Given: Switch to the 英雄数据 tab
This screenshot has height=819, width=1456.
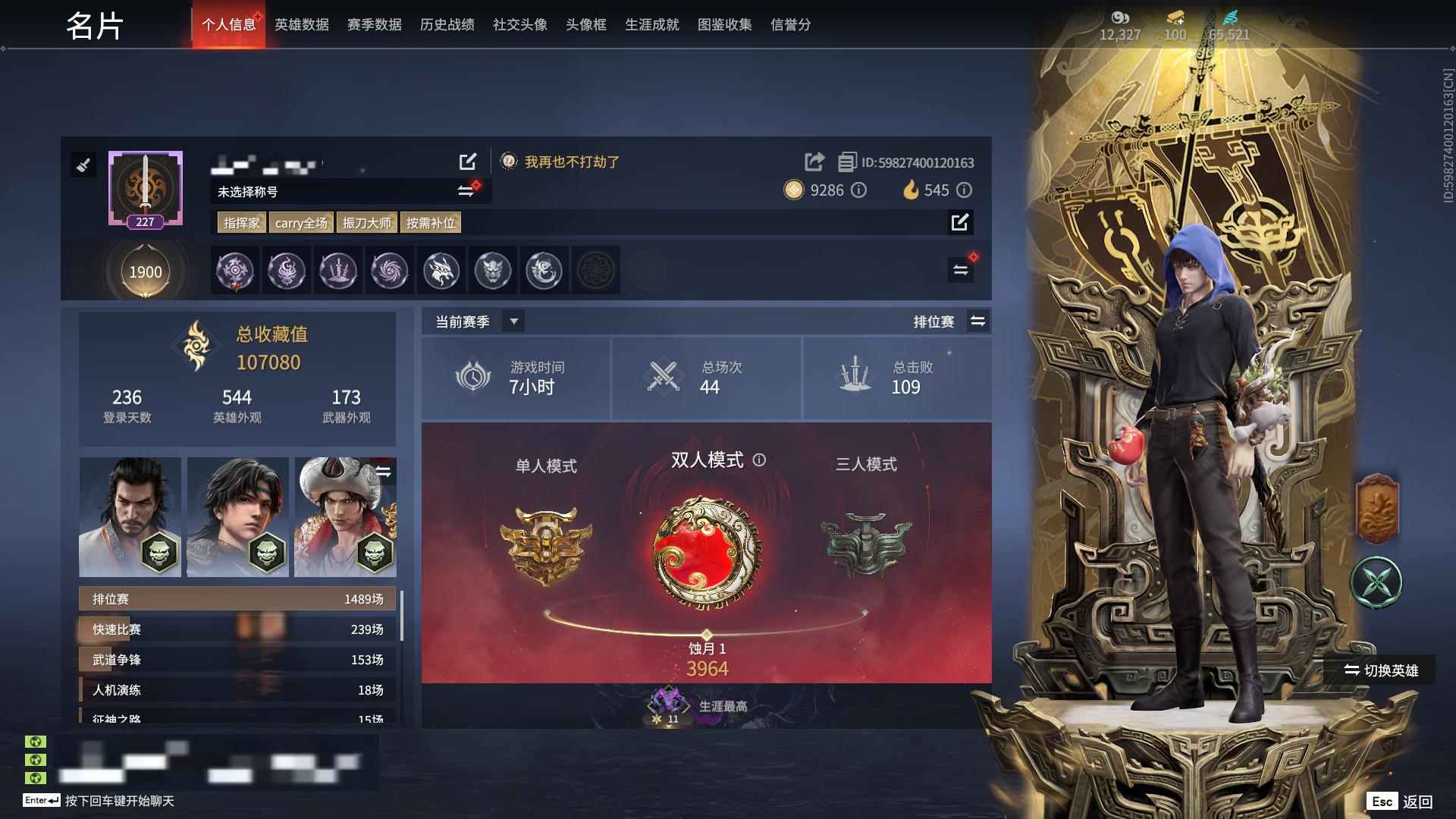Looking at the screenshot, I should [x=300, y=24].
